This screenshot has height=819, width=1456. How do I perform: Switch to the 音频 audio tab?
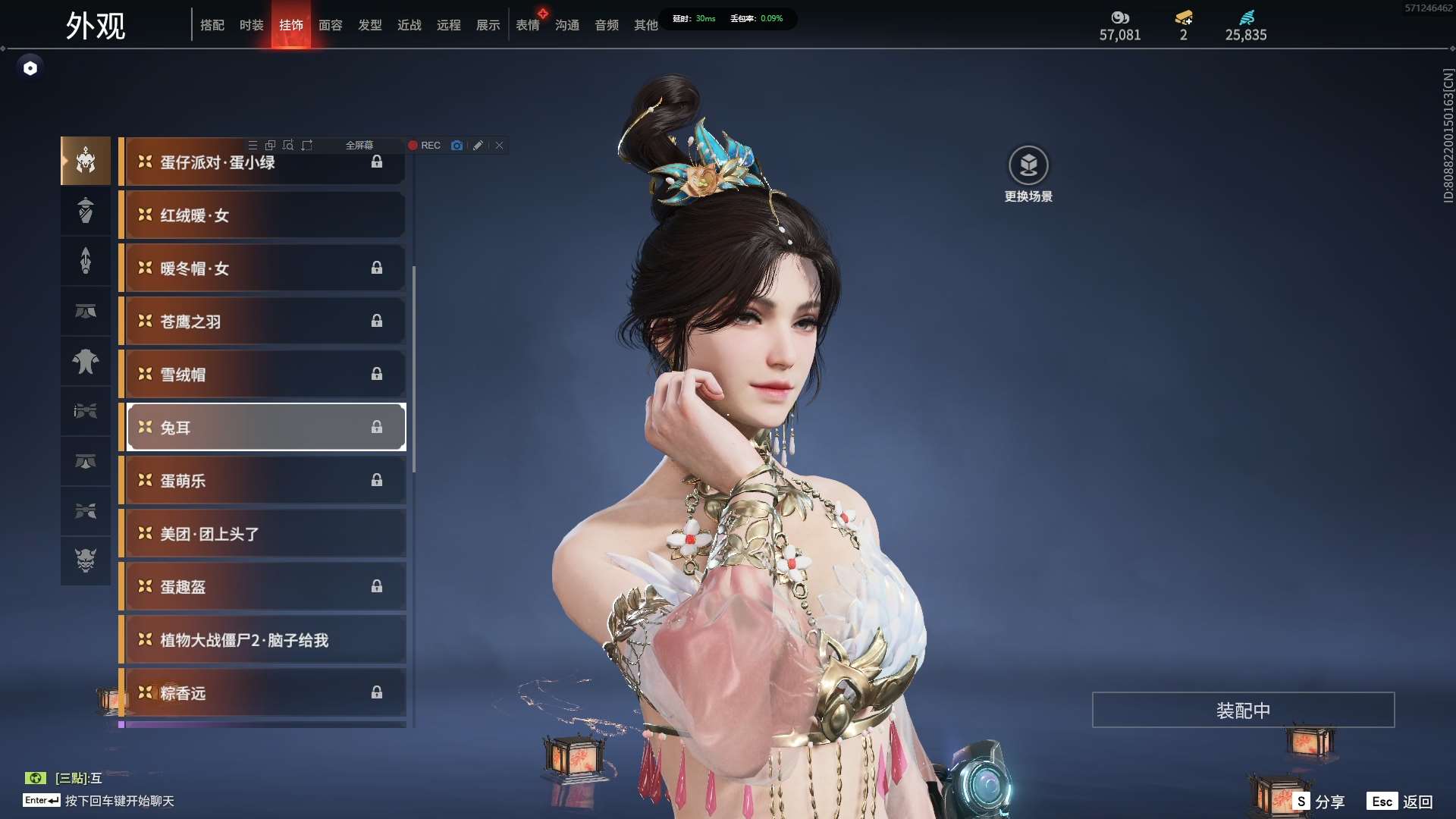tap(607, 25)
